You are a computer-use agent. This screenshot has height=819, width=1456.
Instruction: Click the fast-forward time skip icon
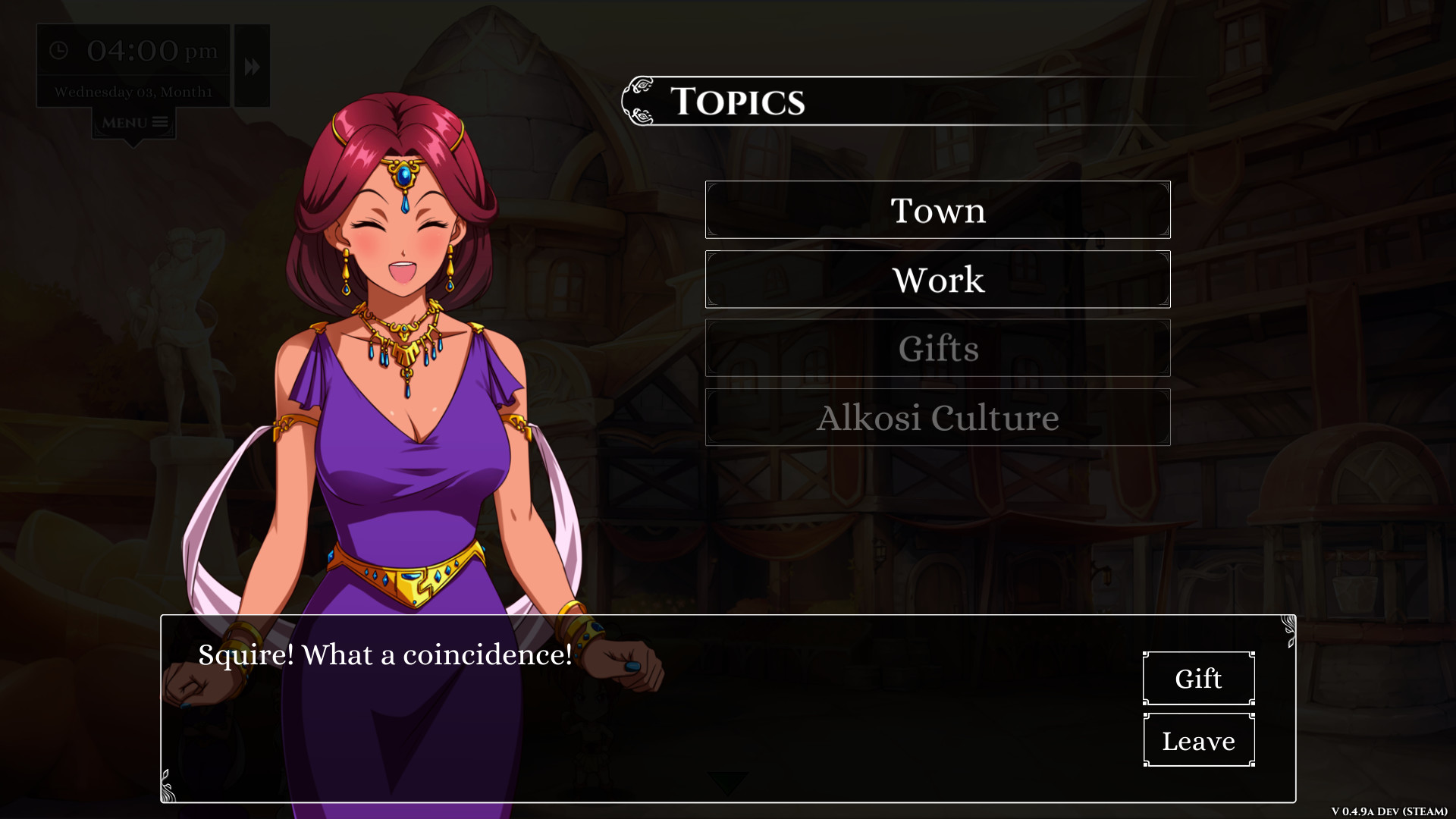coord(250,65)
